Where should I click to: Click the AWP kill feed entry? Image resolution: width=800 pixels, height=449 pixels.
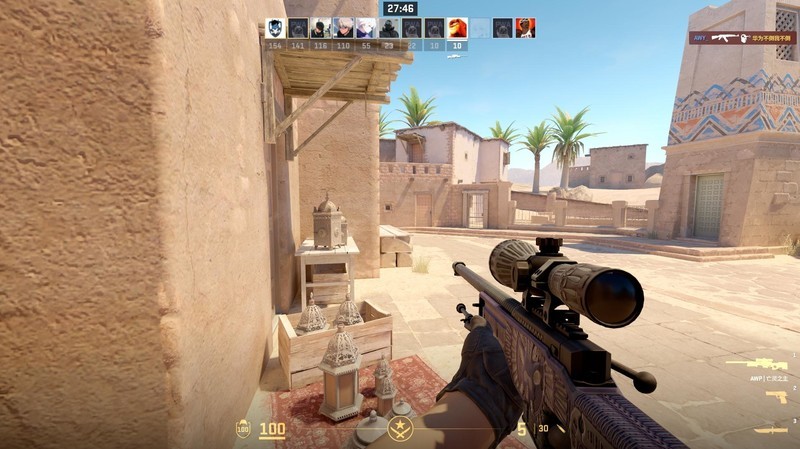coord(739,38)
